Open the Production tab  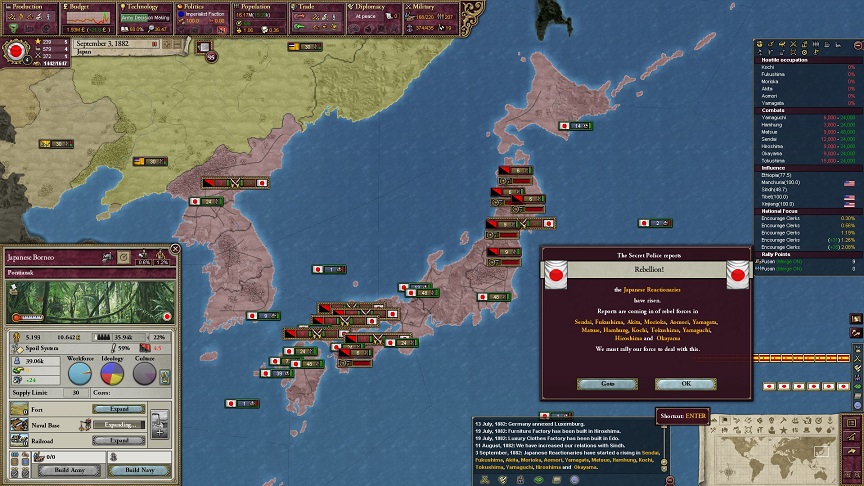[28, 6]
